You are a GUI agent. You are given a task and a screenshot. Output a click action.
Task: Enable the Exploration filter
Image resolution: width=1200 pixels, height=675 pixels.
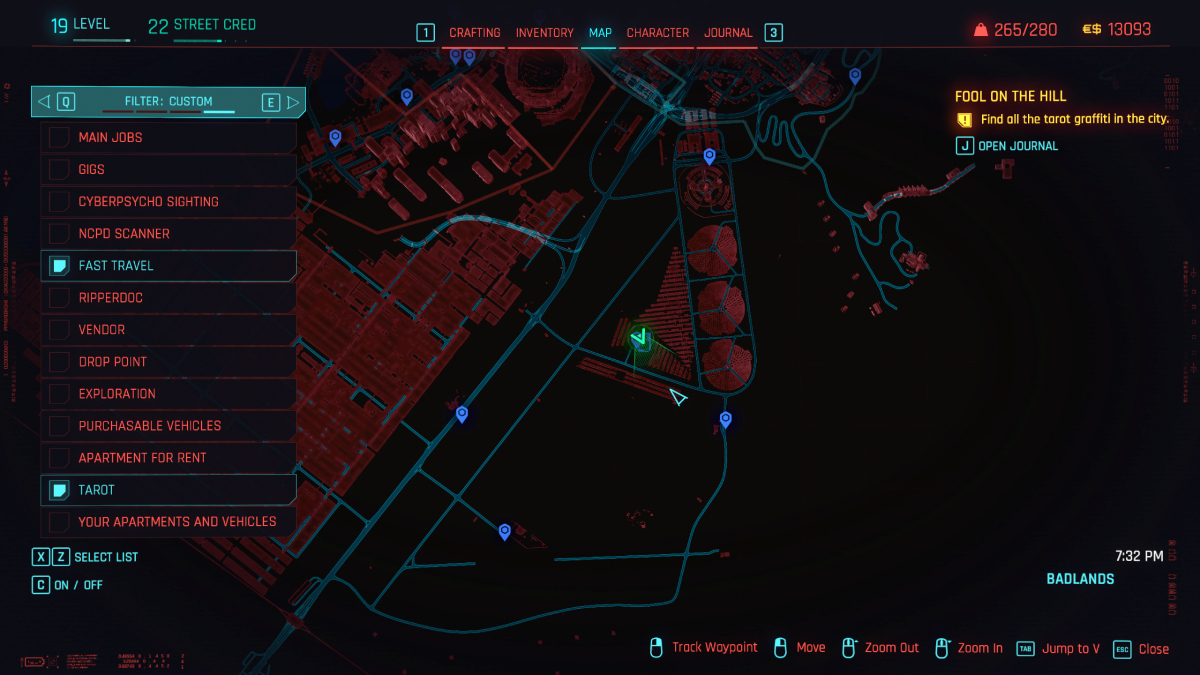click(168, 393)
